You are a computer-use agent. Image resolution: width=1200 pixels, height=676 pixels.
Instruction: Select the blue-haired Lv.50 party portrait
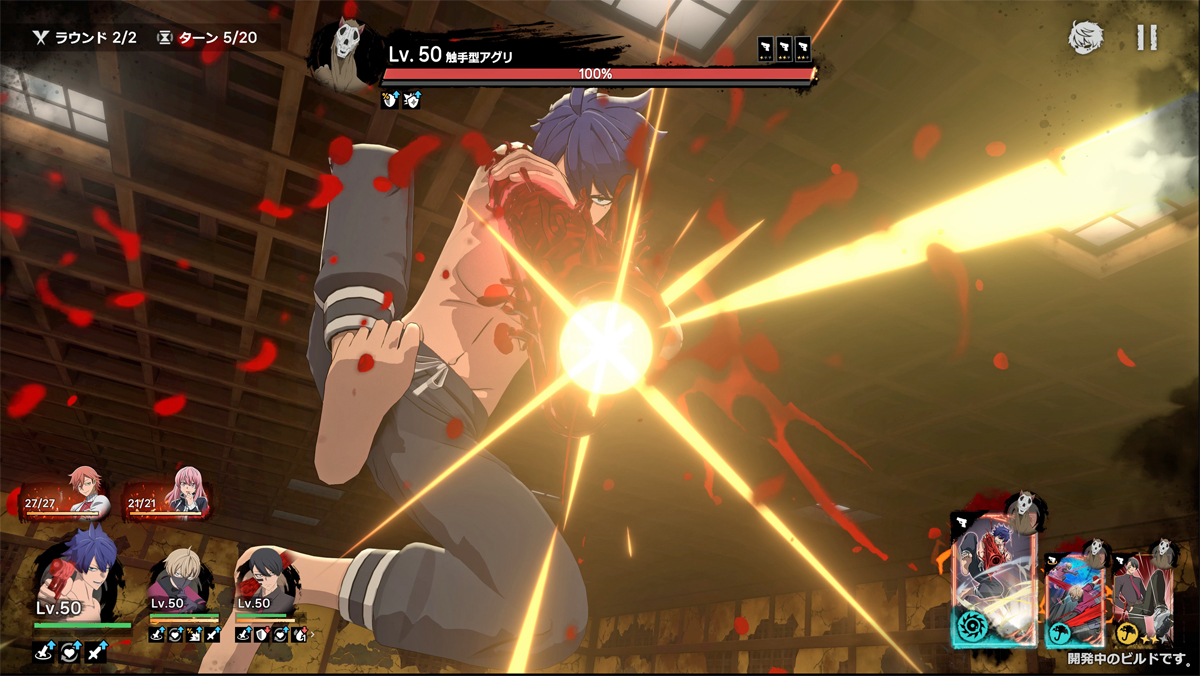click(78, 579)
